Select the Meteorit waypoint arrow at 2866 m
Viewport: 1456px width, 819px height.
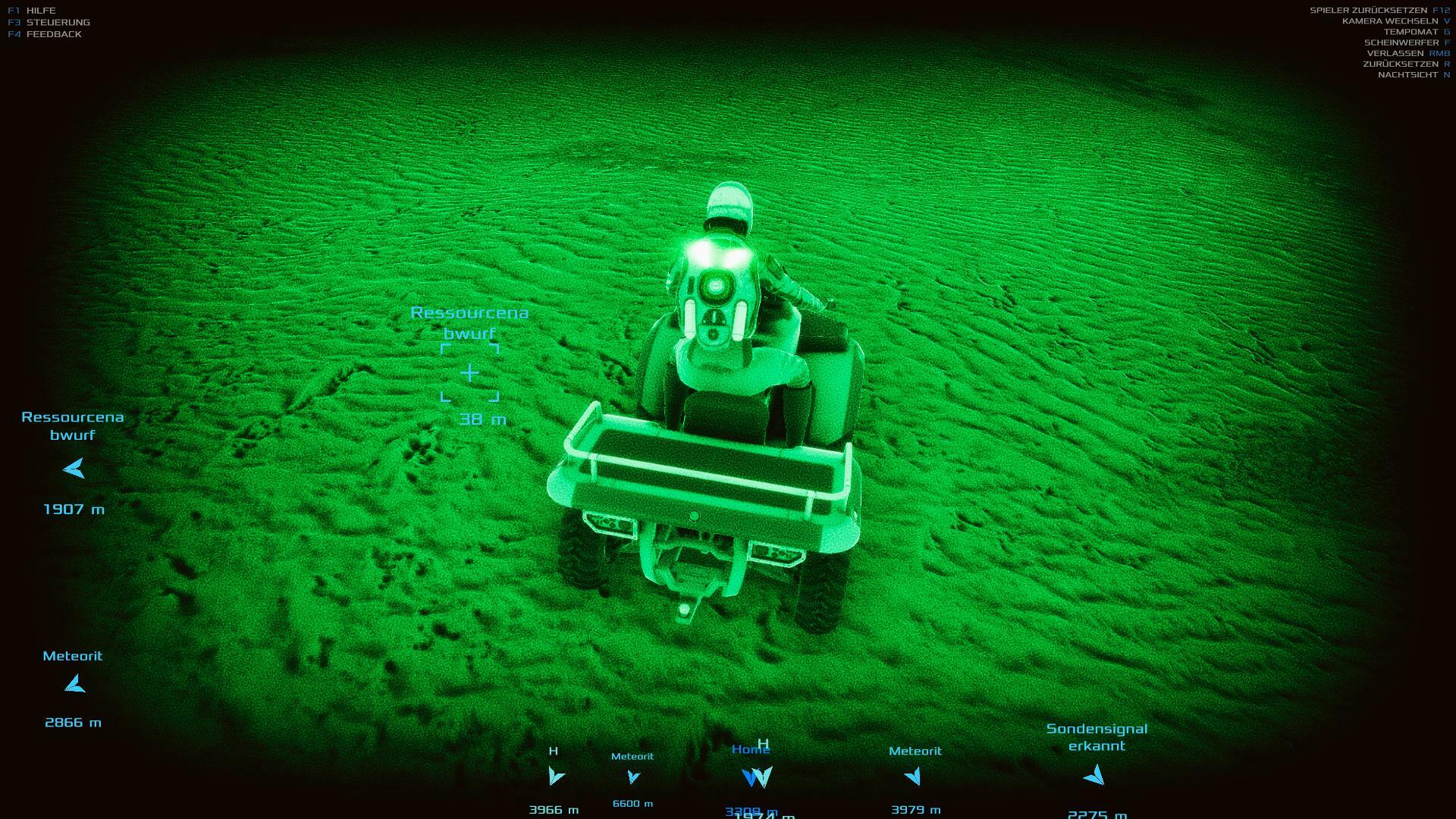[74, 685]
